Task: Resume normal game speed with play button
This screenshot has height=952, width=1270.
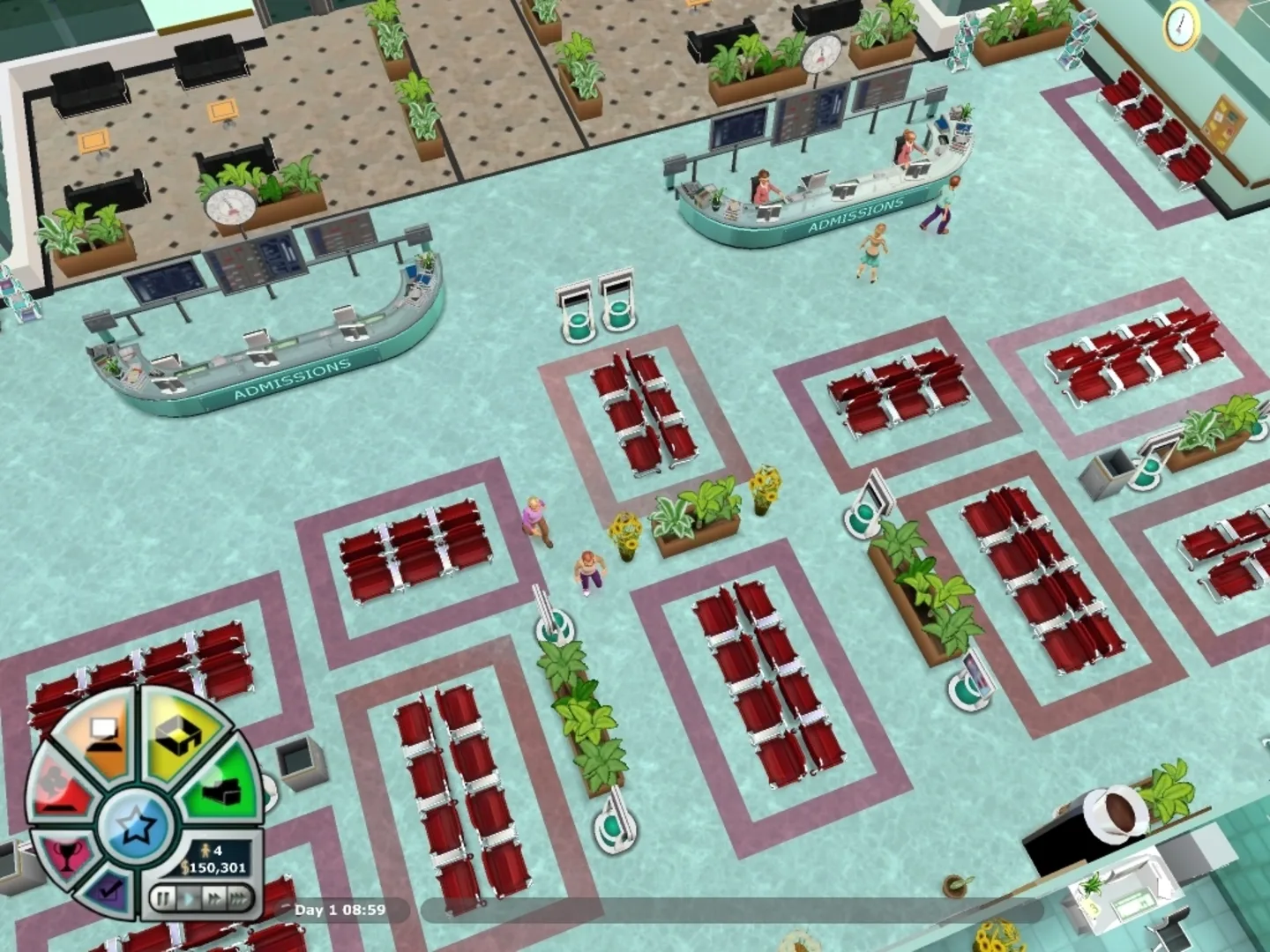Action: point(190,898)
